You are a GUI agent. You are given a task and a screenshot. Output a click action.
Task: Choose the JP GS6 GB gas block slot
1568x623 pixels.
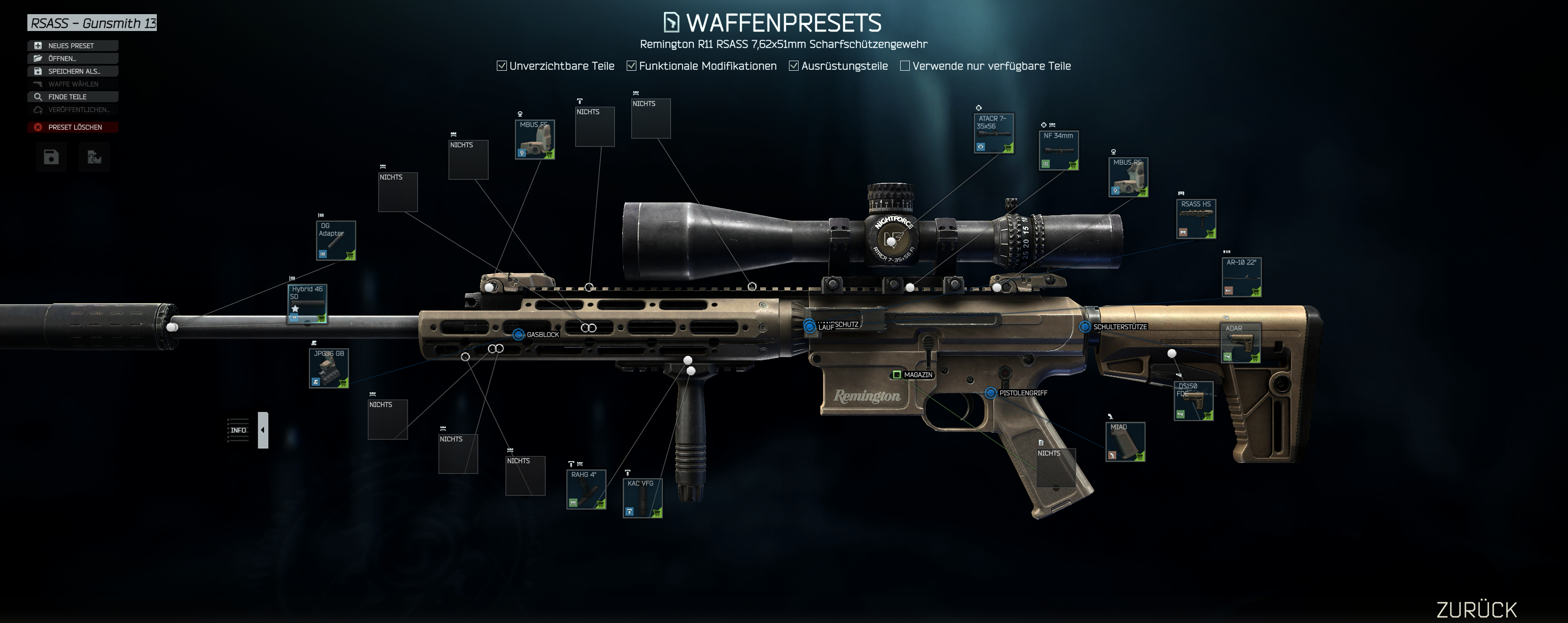pyautogui.click(x=329, y=368)
